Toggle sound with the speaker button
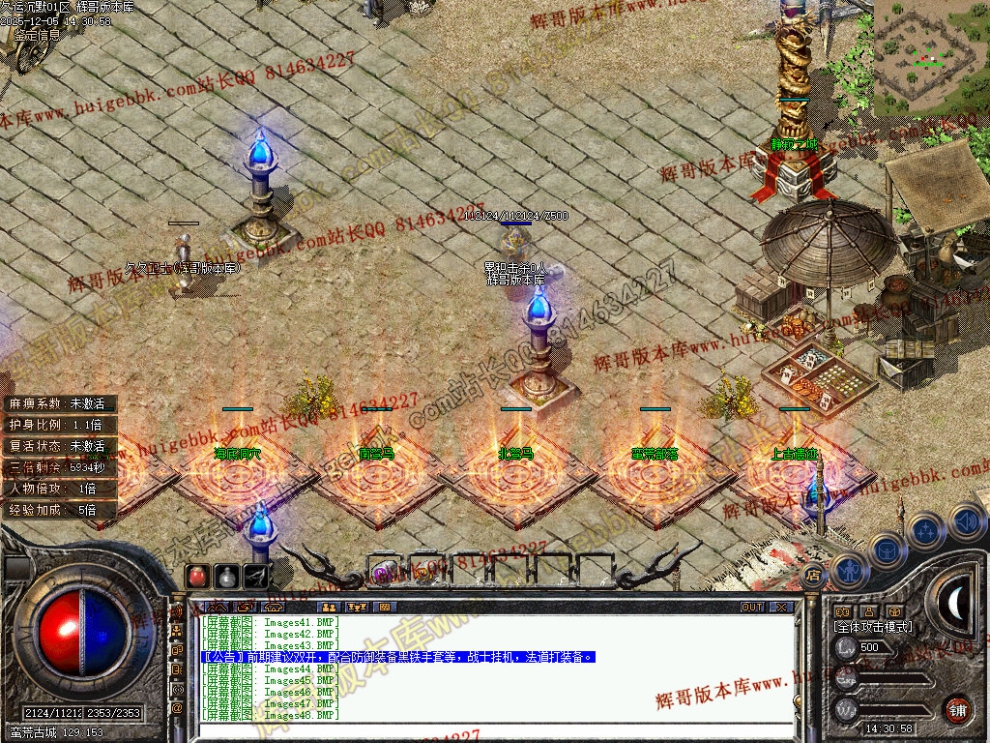 click(966, 521)
